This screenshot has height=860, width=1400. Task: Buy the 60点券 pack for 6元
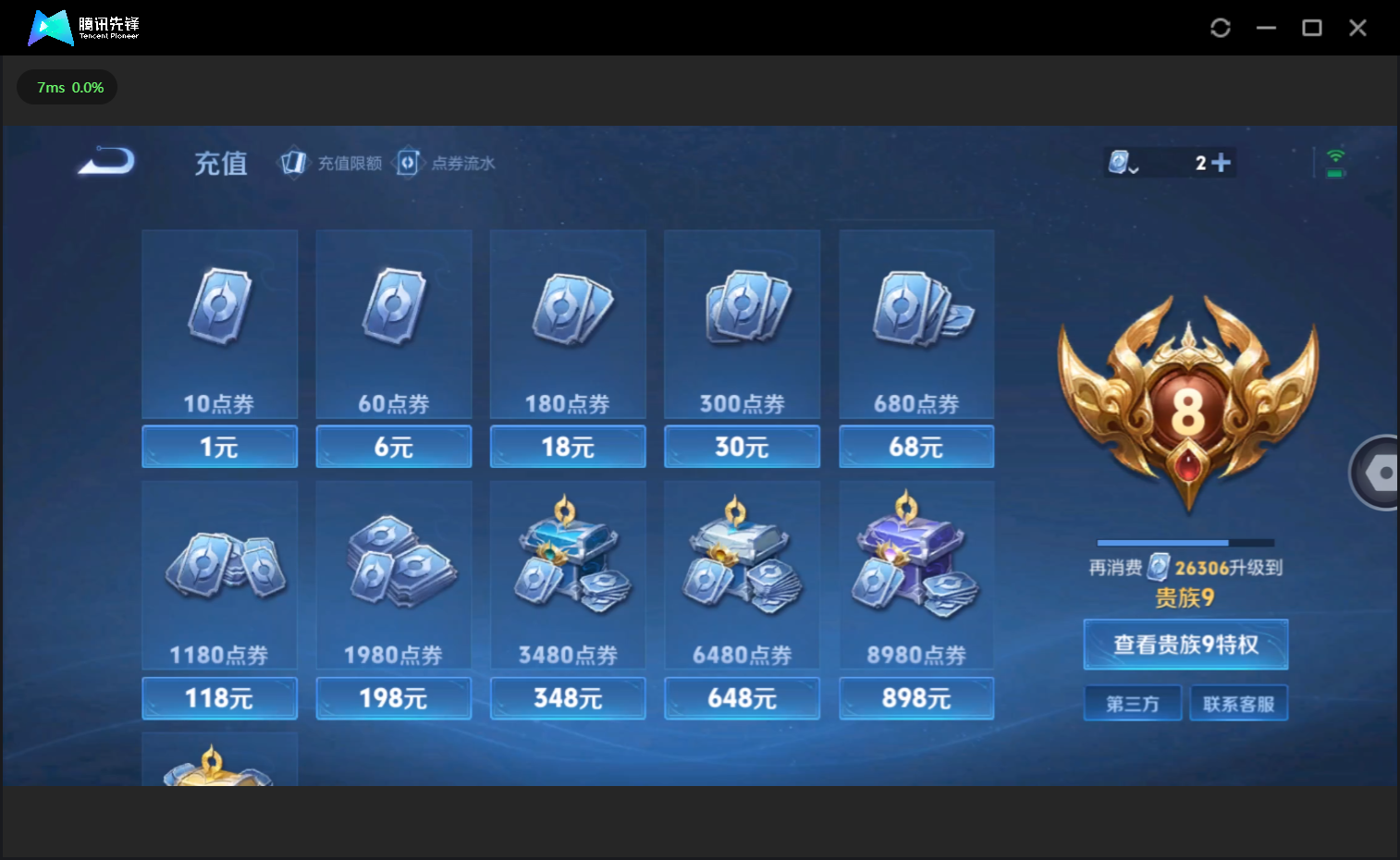(x=394, y=447)
